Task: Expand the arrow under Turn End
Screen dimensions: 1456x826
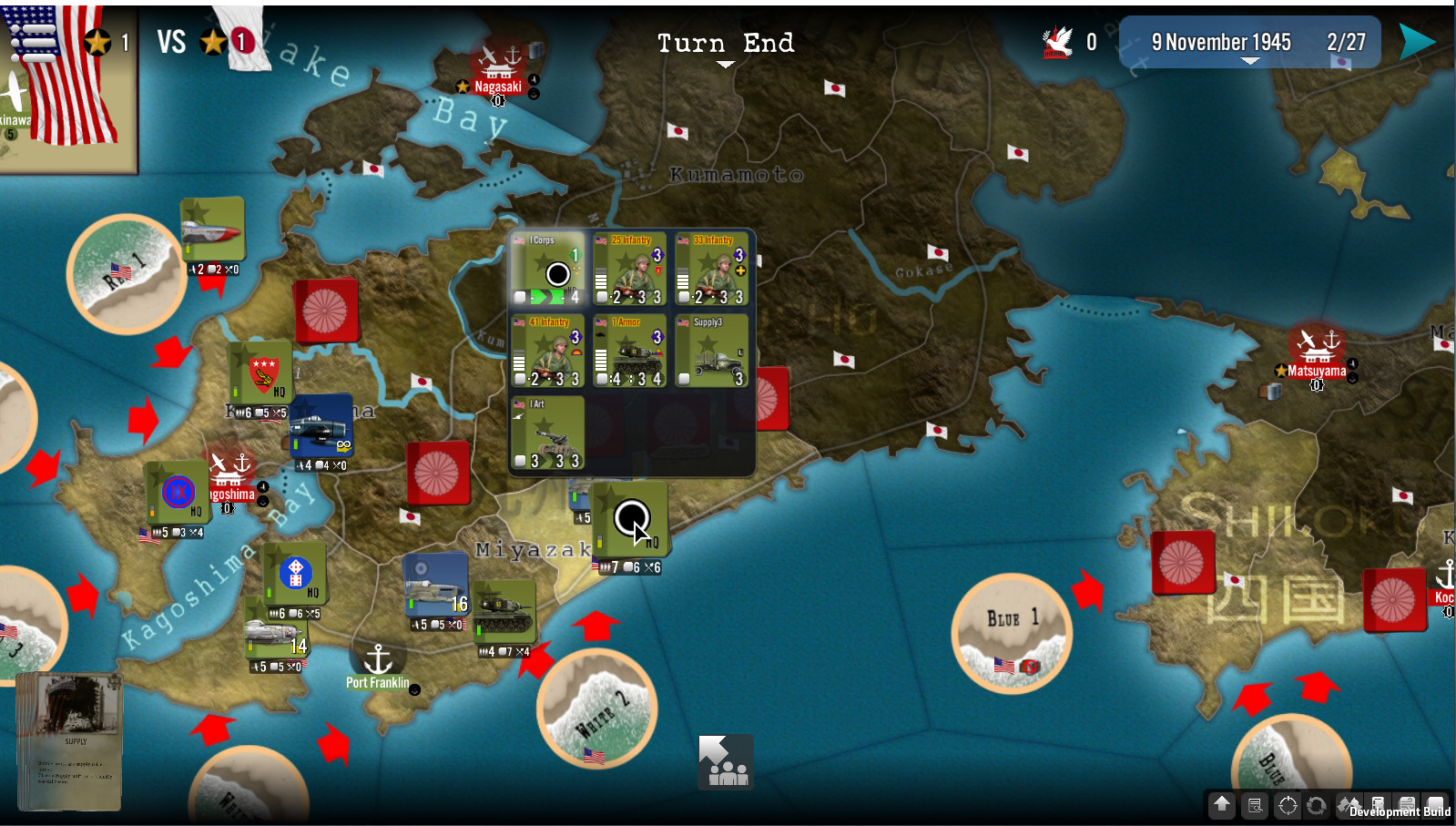Action: (x=725, y=64)
